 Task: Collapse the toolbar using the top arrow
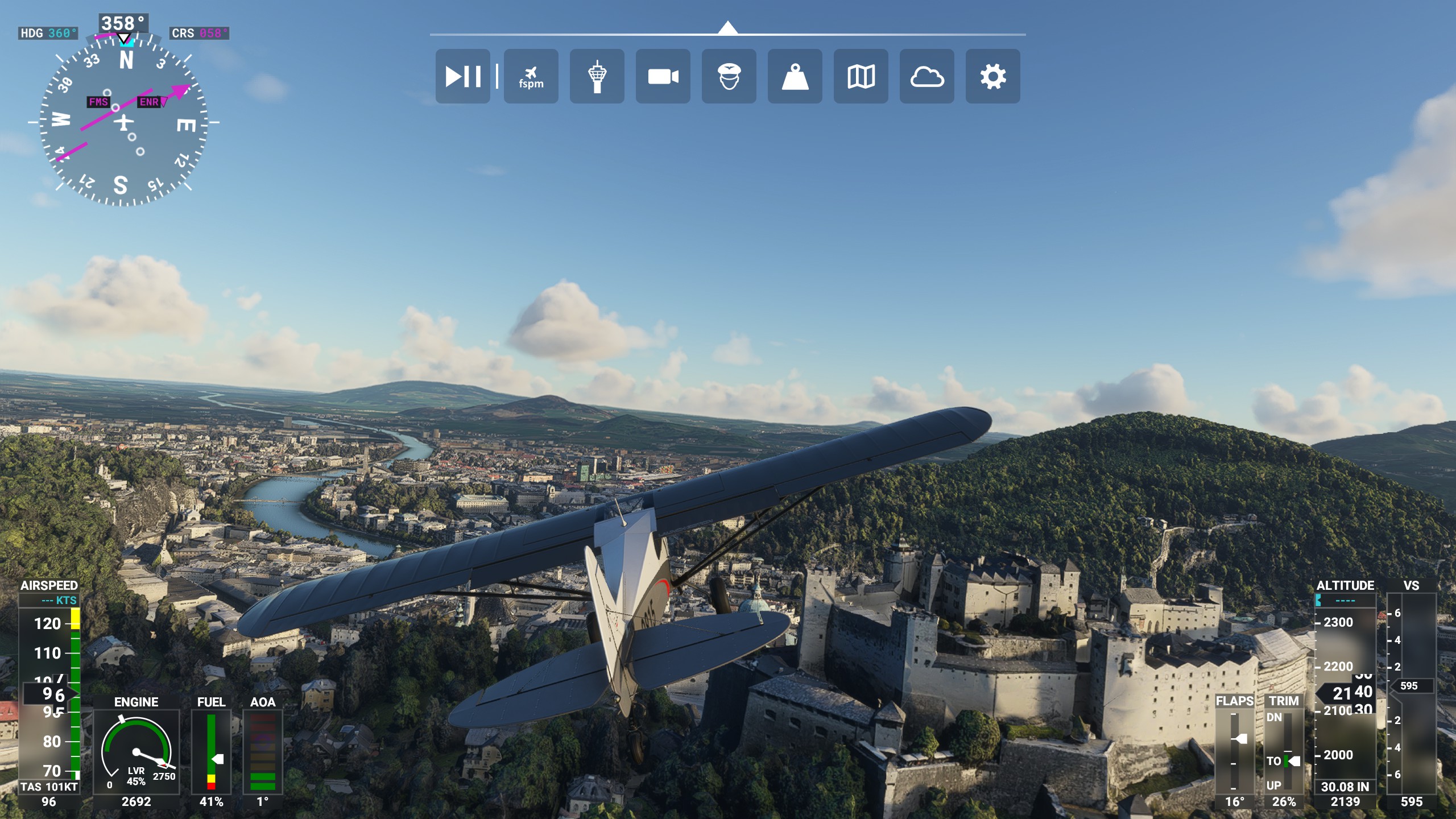[727, 28]
